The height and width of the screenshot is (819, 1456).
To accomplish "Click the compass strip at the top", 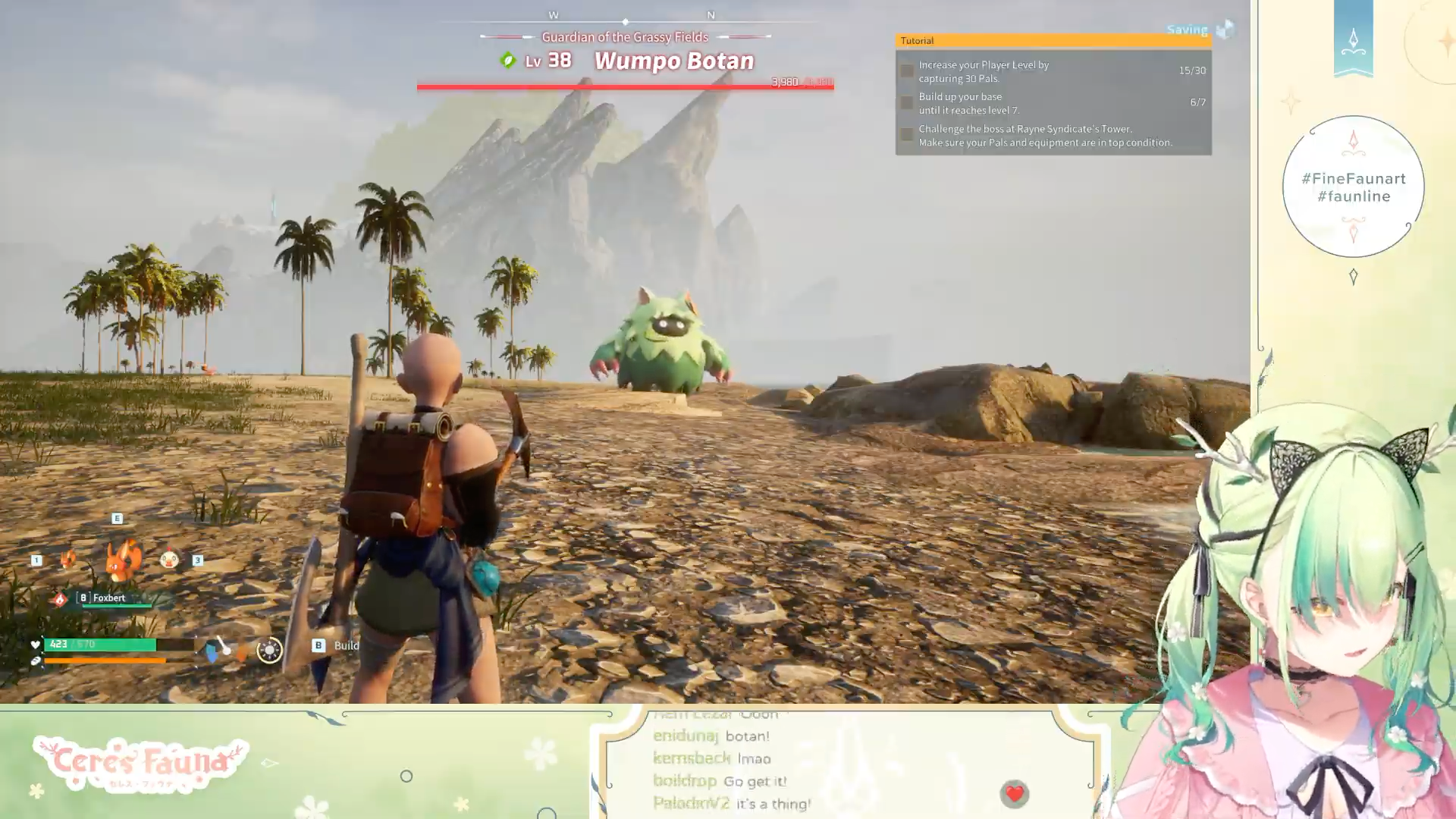I will (x=626, y=18).
